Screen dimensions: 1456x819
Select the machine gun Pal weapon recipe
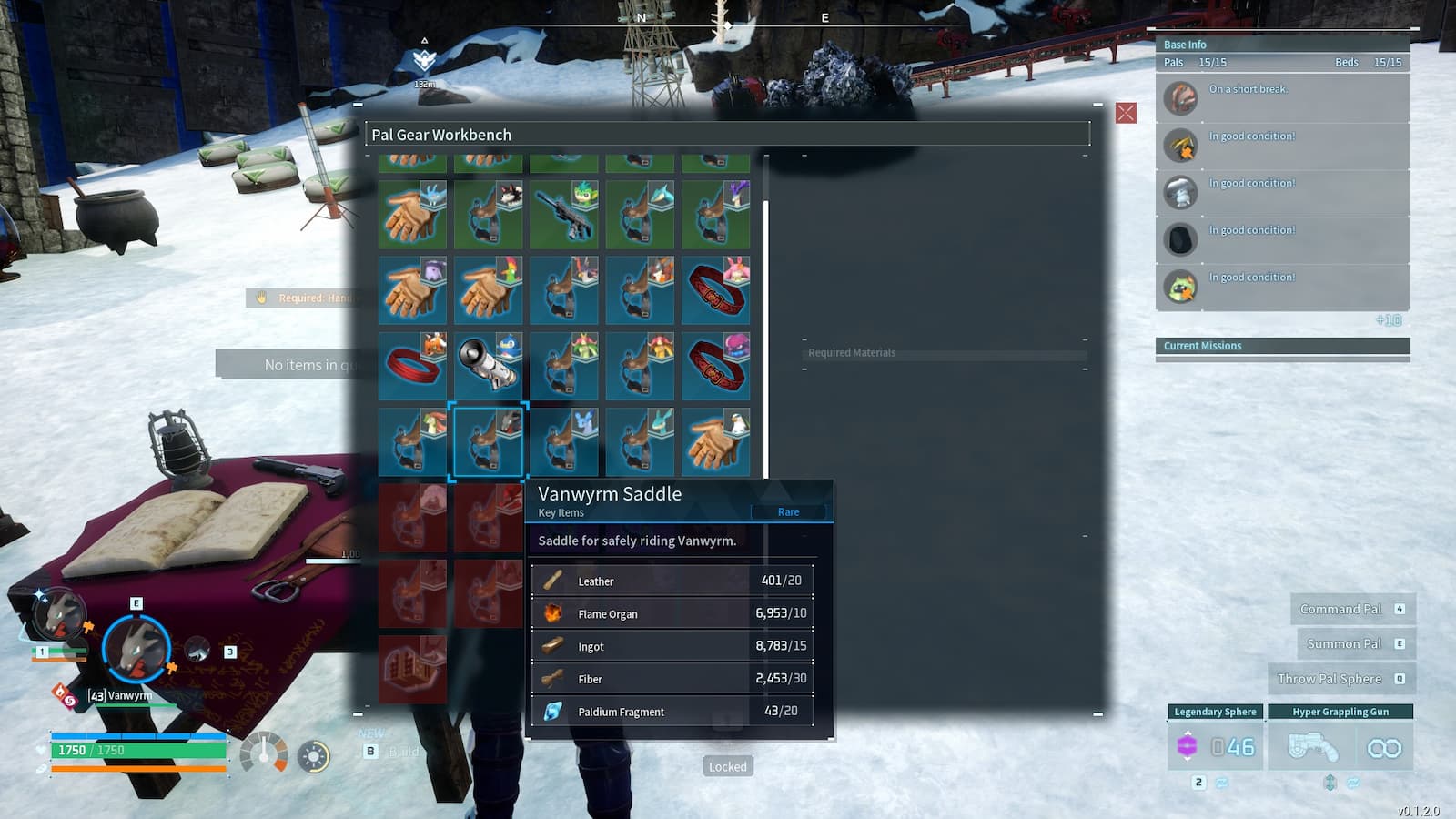(565, 215)
